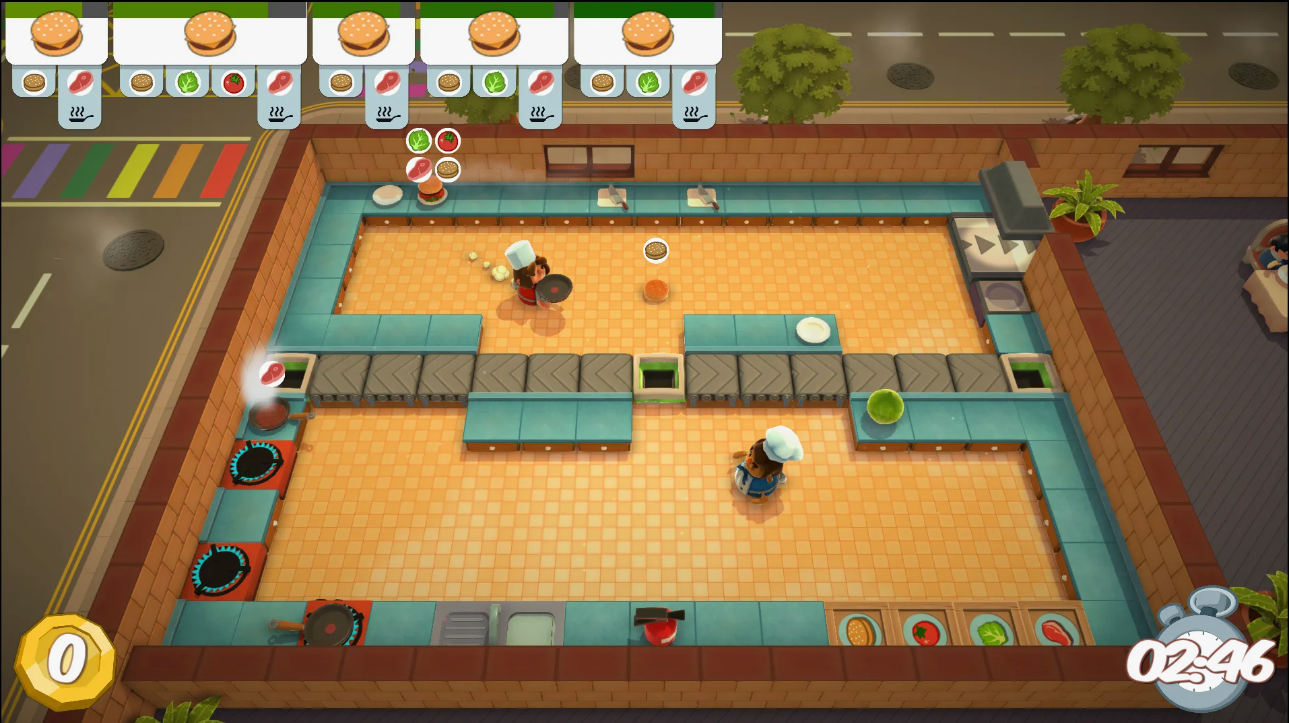Image resolution: width=1289 pixels, height=723 pixels.
Task: Select the burger order containing tomato
Action: [x=210, y=36]
